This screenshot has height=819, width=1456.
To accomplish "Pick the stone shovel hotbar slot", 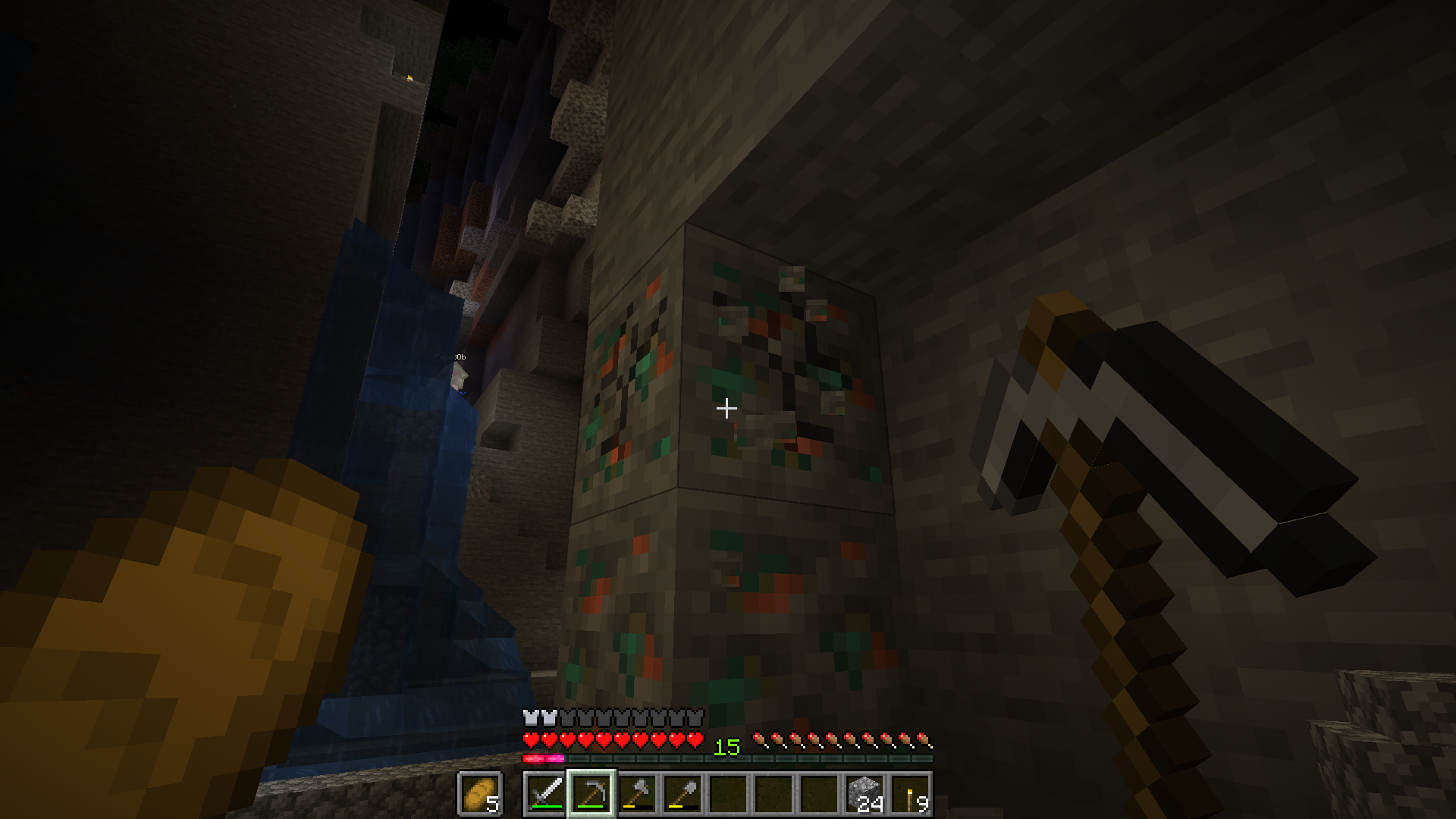I will coord(682,794).
